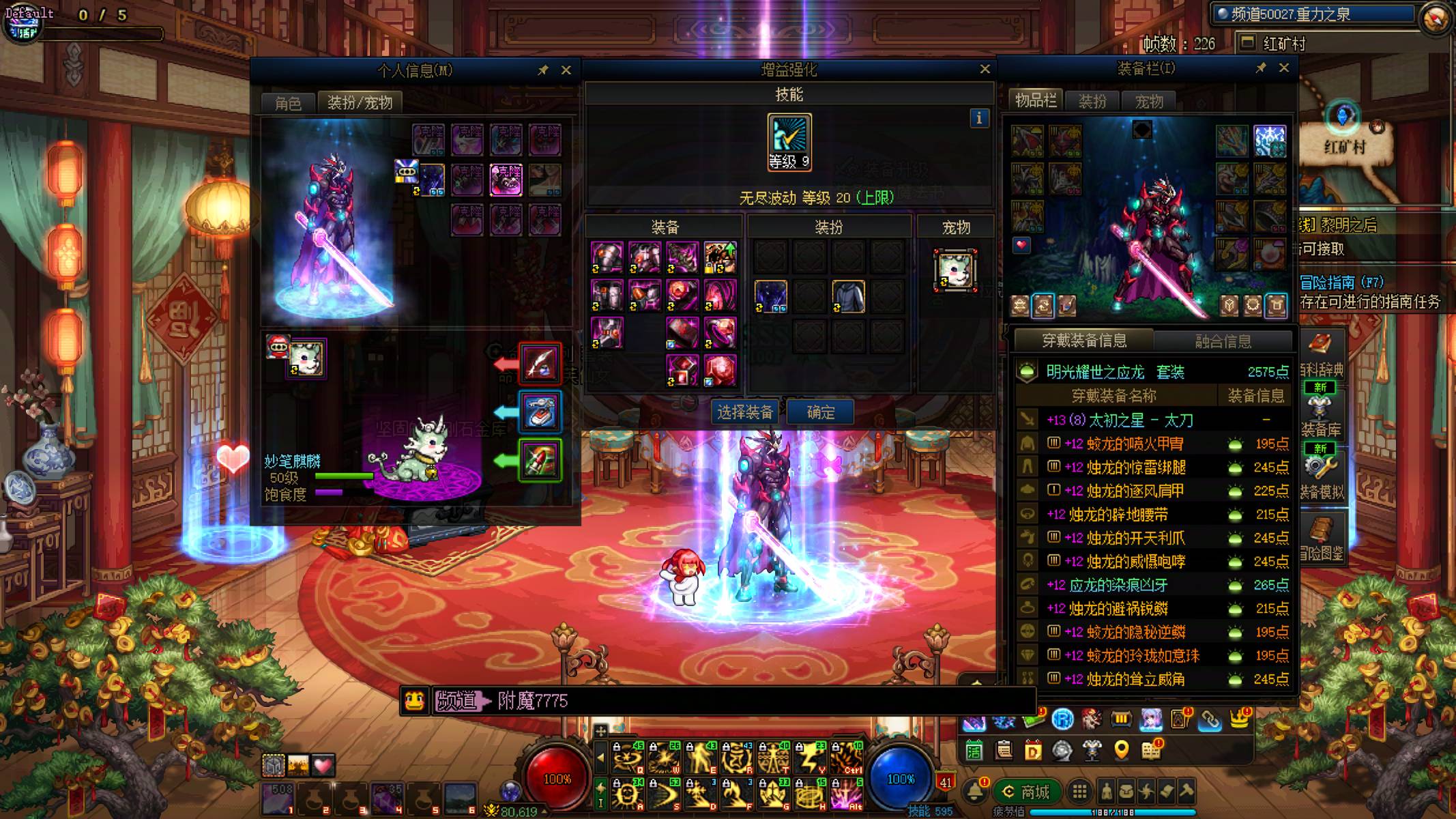Choose the 选择装备 button
Screen dimensions: 1456x819
(x=745, y=412)
